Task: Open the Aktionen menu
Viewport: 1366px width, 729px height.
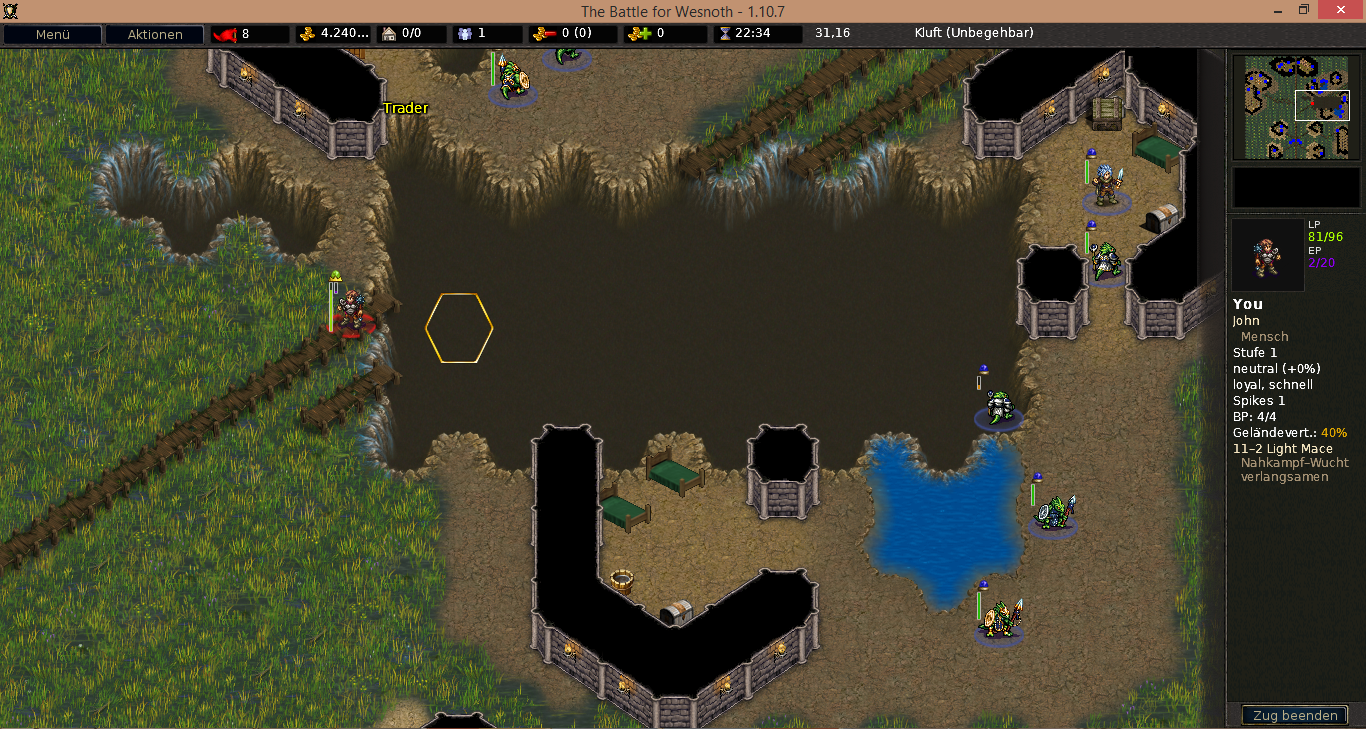Action: pos(155,34)
